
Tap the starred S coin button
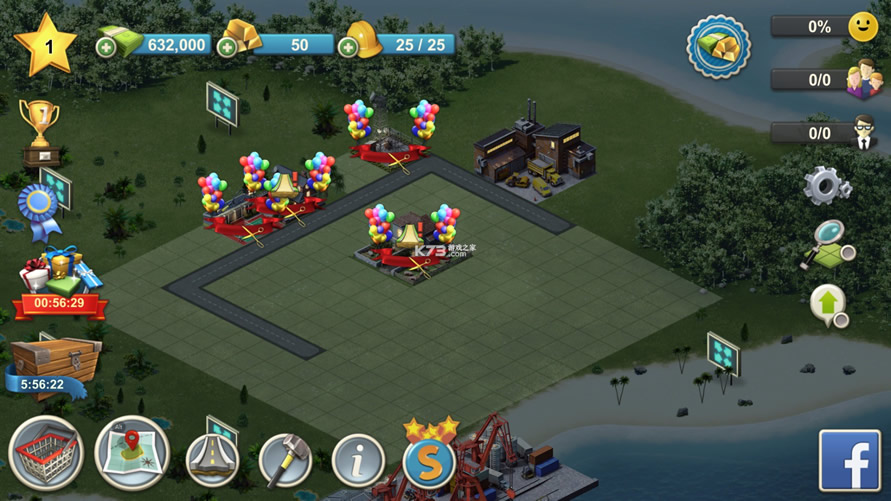point(430,459)
